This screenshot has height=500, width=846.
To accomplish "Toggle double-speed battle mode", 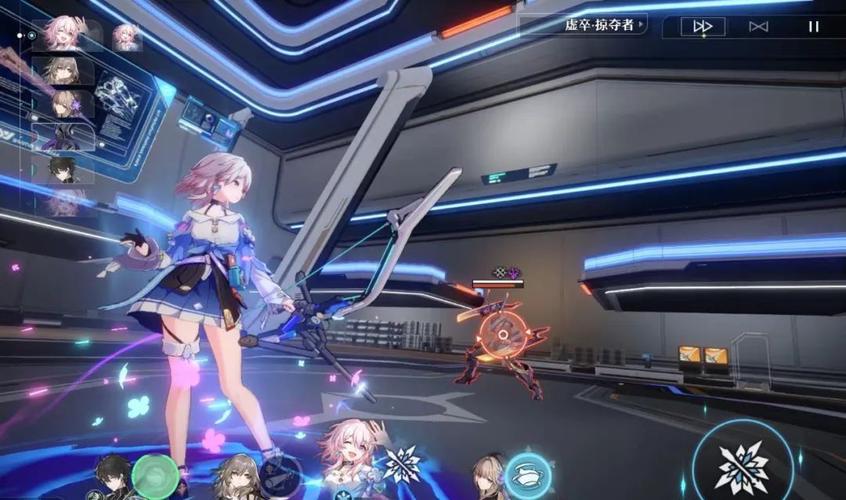I will pyautogui.click(x=703, y=27).
